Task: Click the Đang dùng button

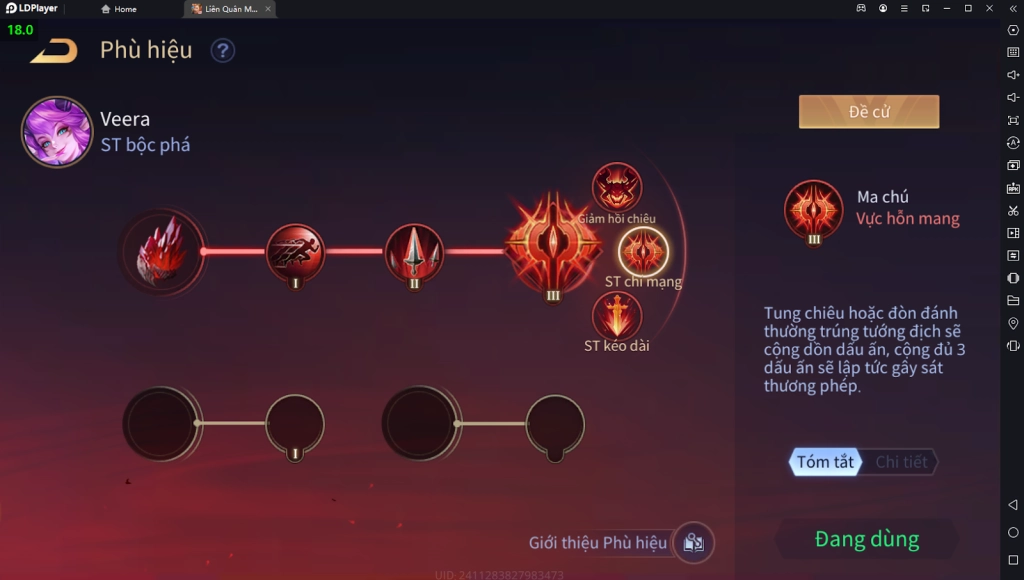Action: tap(866, 539)
